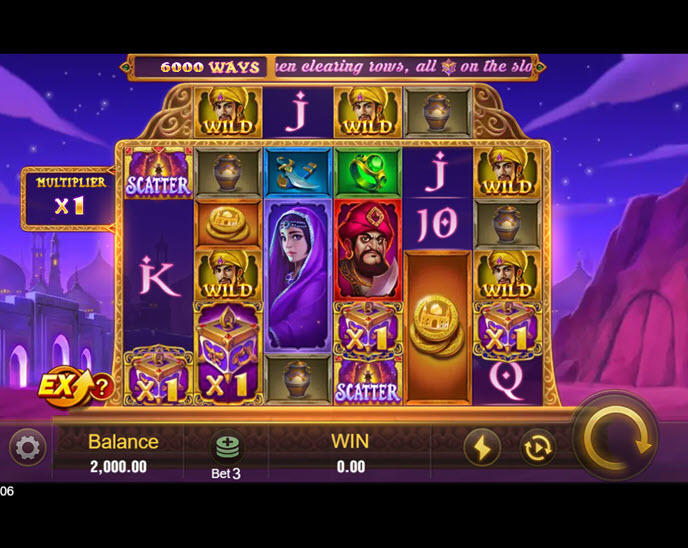Spin the reels with the golden arrow button

(x=616, y=438)
